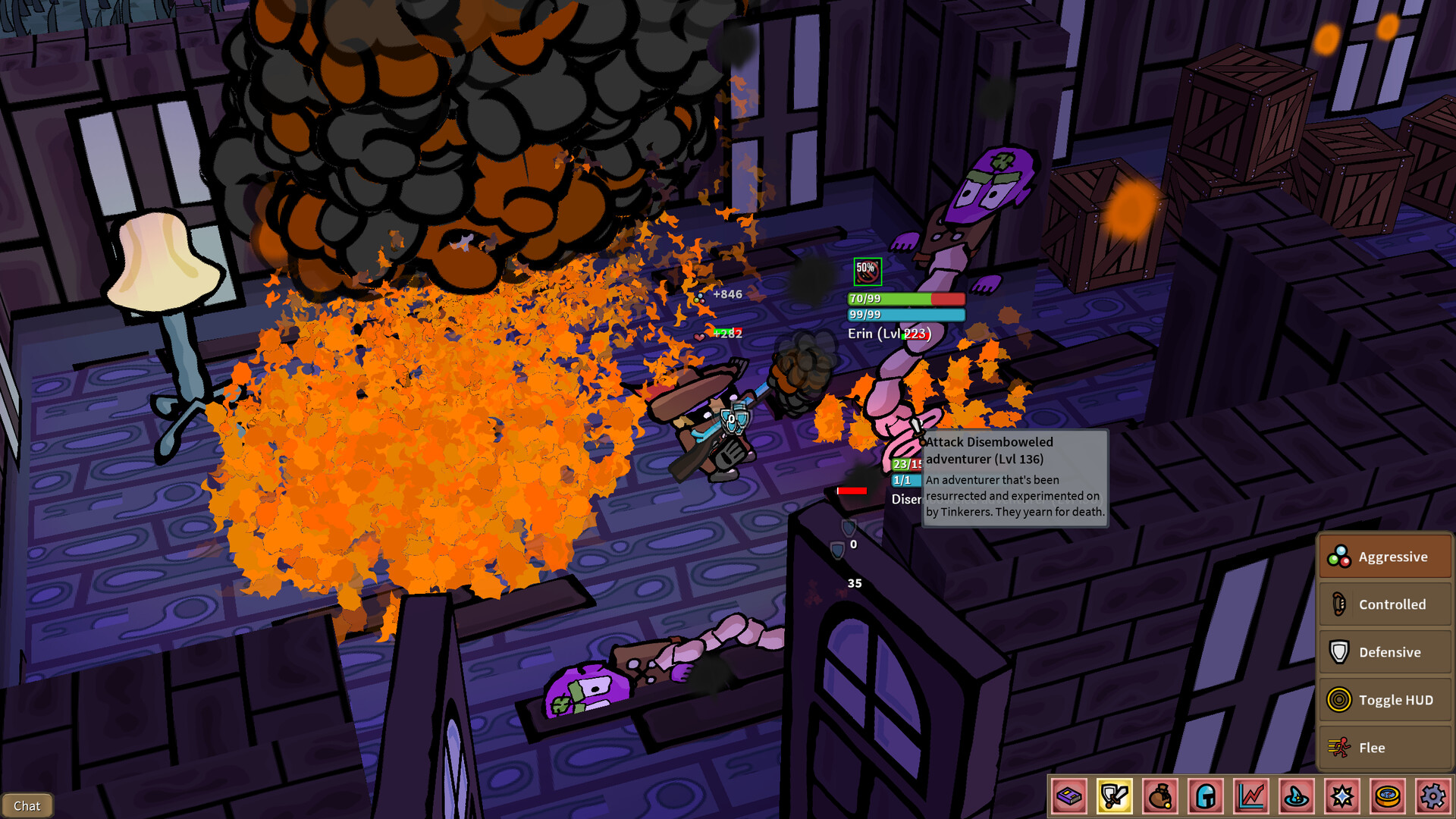1456x819 pixels.
Task: Attack the Disemboweled adventurer via its tooltip
Action: [x=990, y=450]
